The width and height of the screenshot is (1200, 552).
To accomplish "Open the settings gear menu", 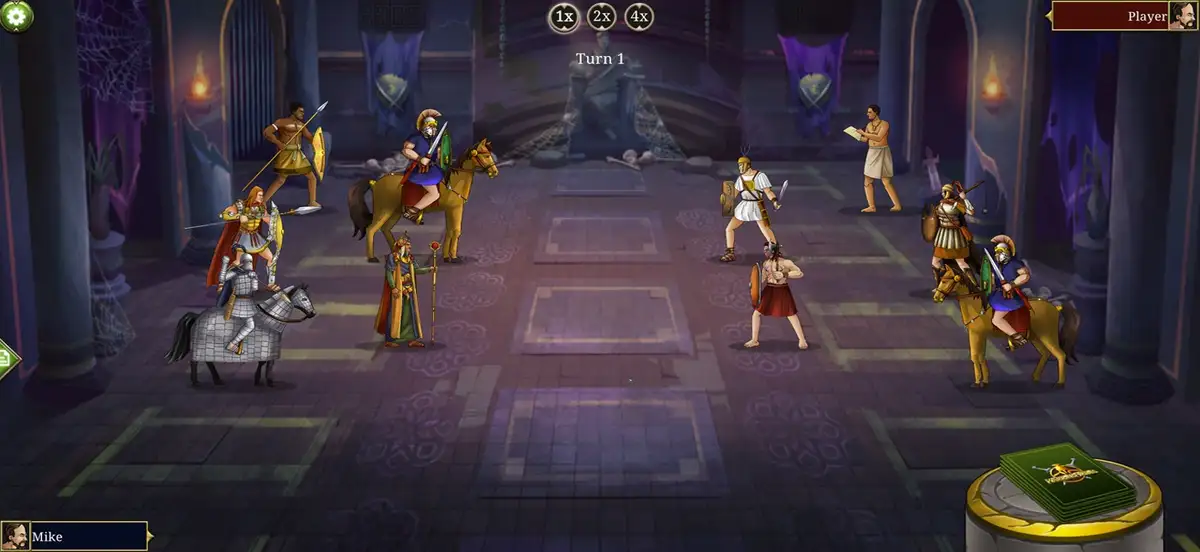I will (x=15, y=14).
